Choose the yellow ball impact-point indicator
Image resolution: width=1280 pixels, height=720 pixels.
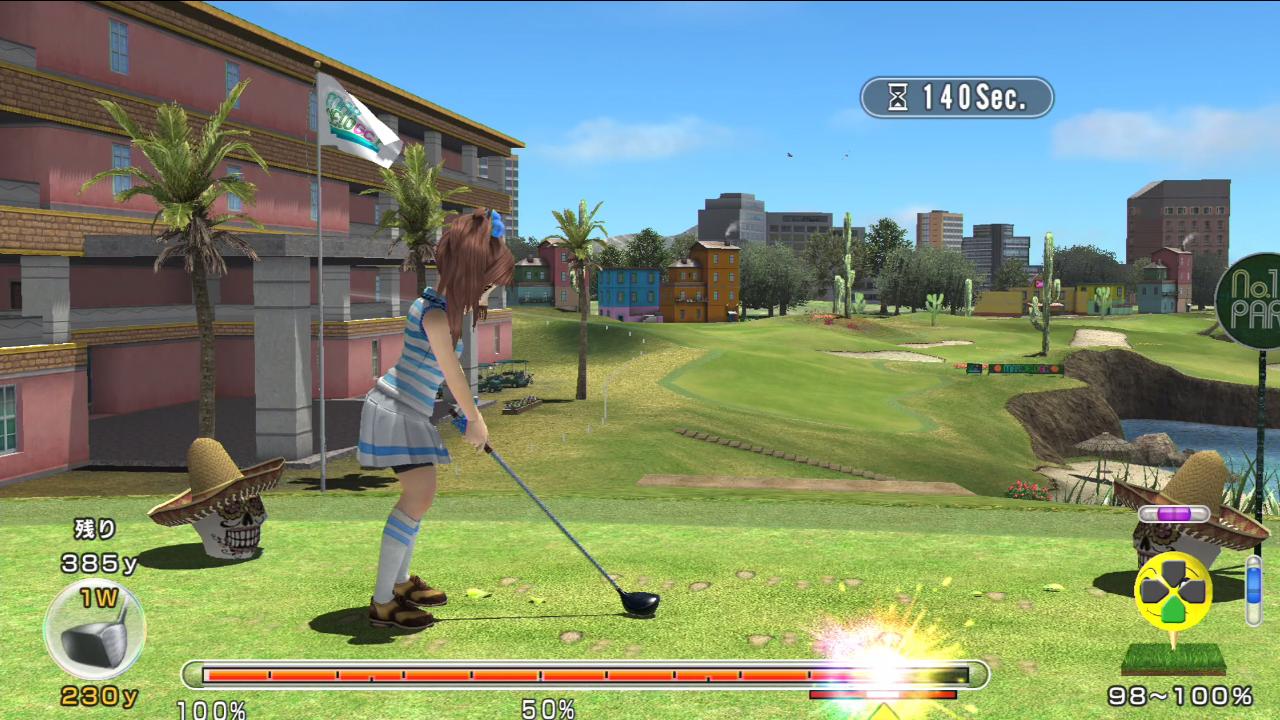[x=1173, y=591]
